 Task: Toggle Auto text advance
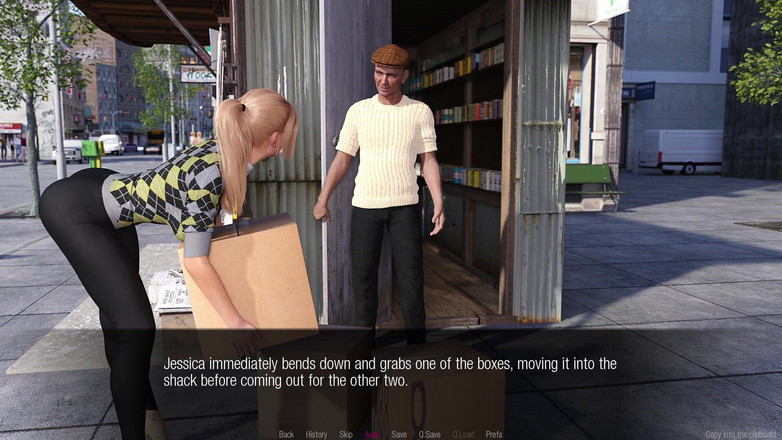pos(372,435)
